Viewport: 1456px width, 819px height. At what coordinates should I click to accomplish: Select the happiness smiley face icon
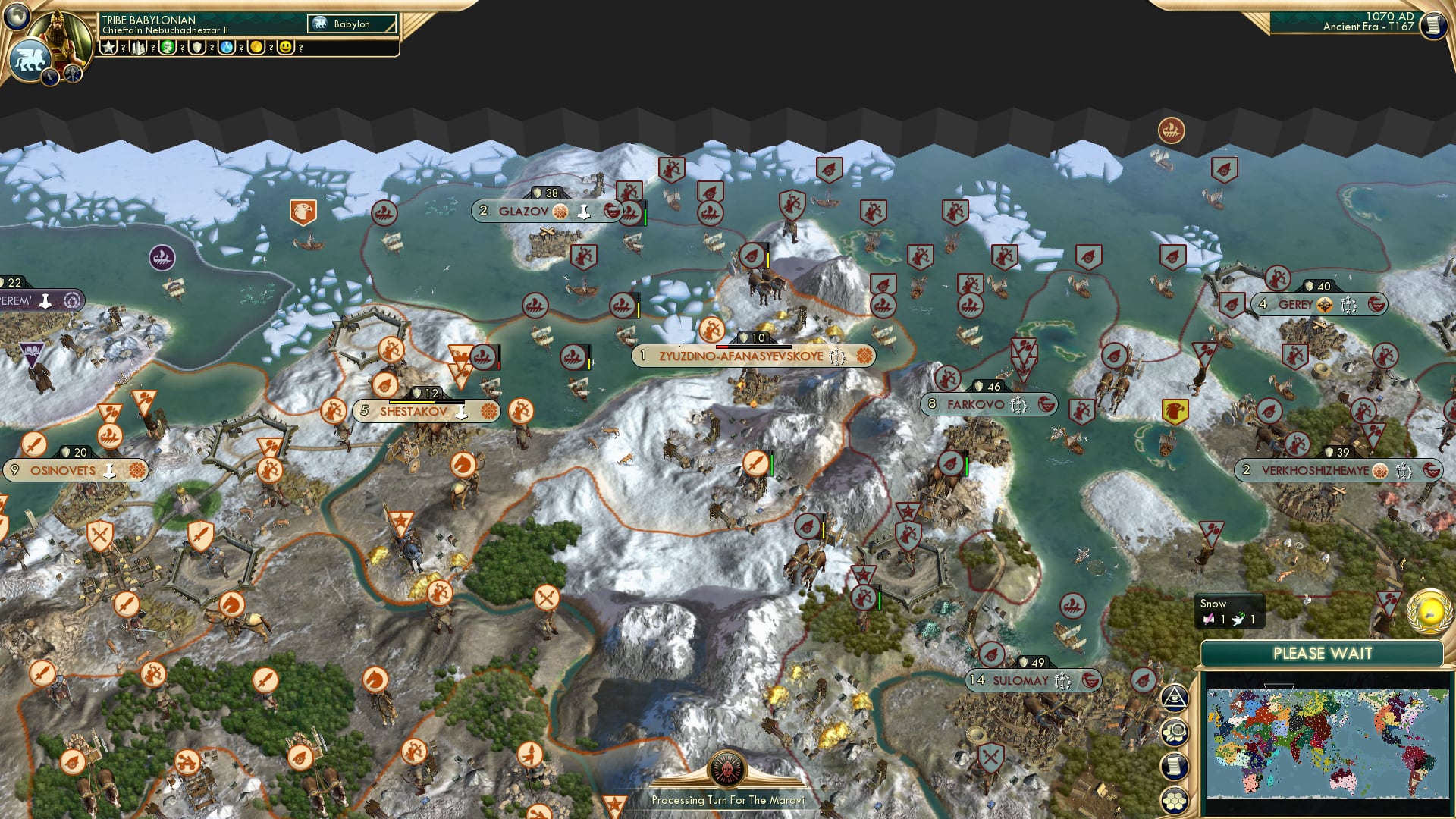click(286, 47)
